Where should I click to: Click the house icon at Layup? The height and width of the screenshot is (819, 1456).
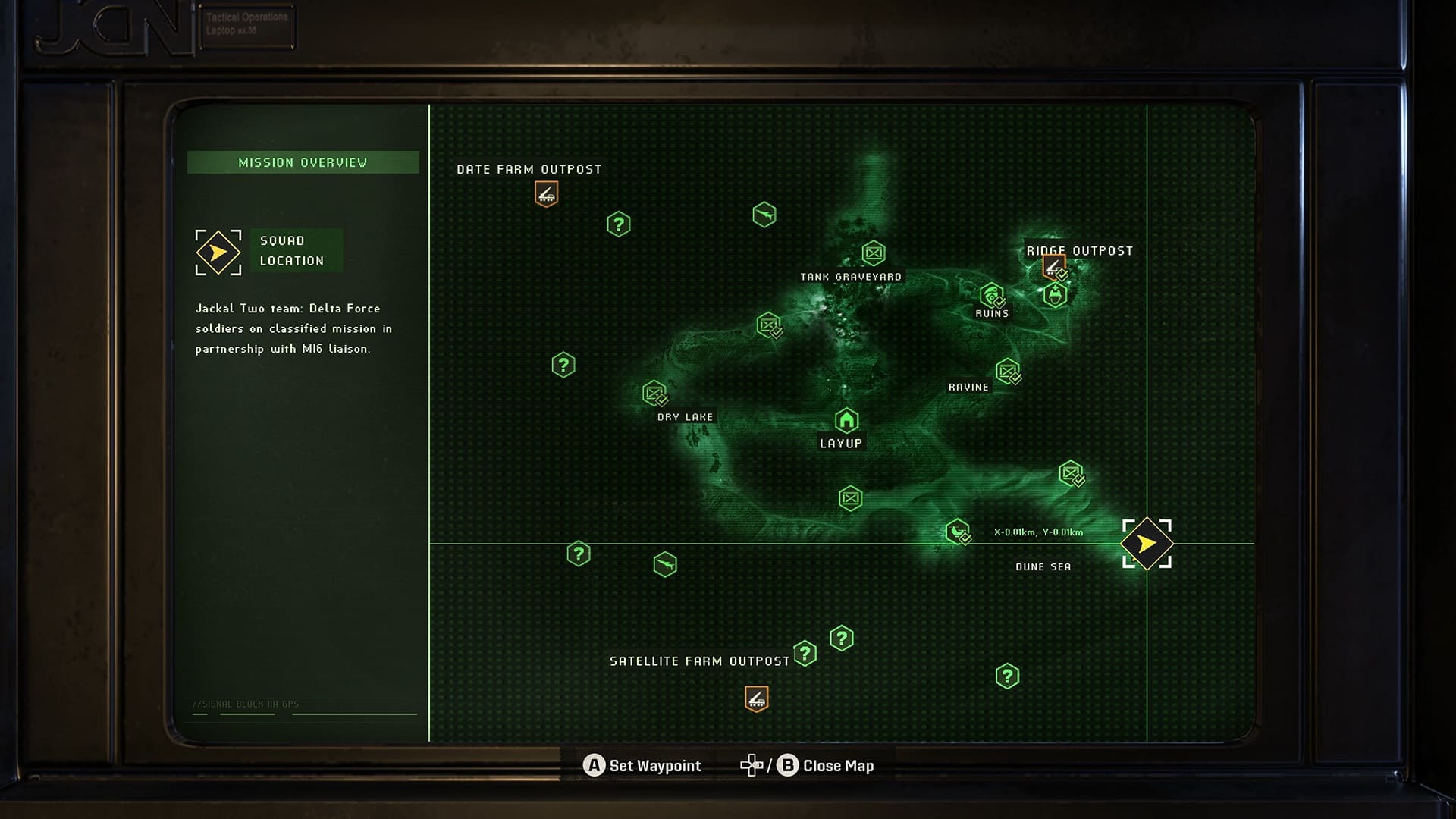(x=846, y=419)
